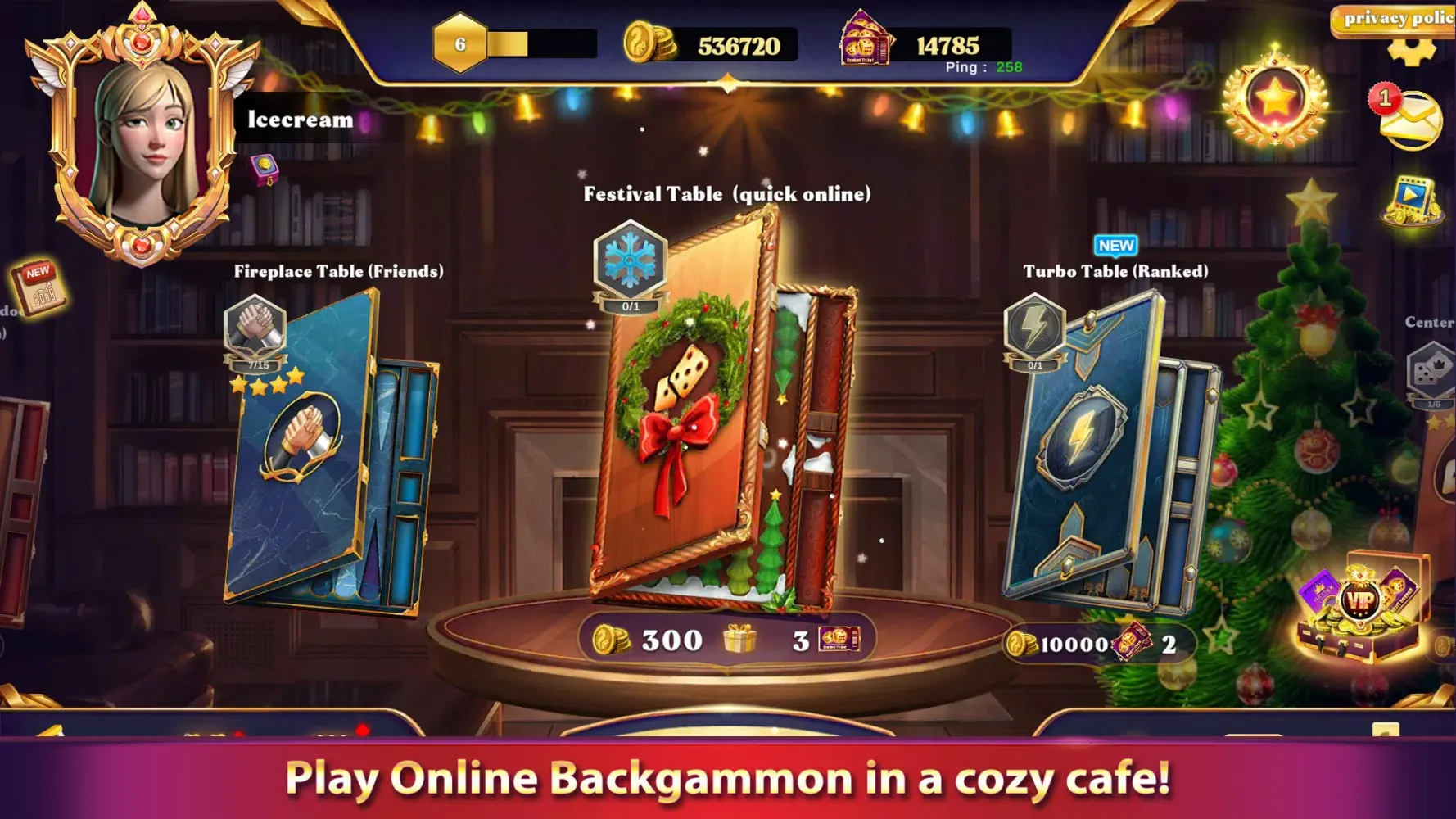Click the snowflake badge above Festival Table

pos(628,257)
